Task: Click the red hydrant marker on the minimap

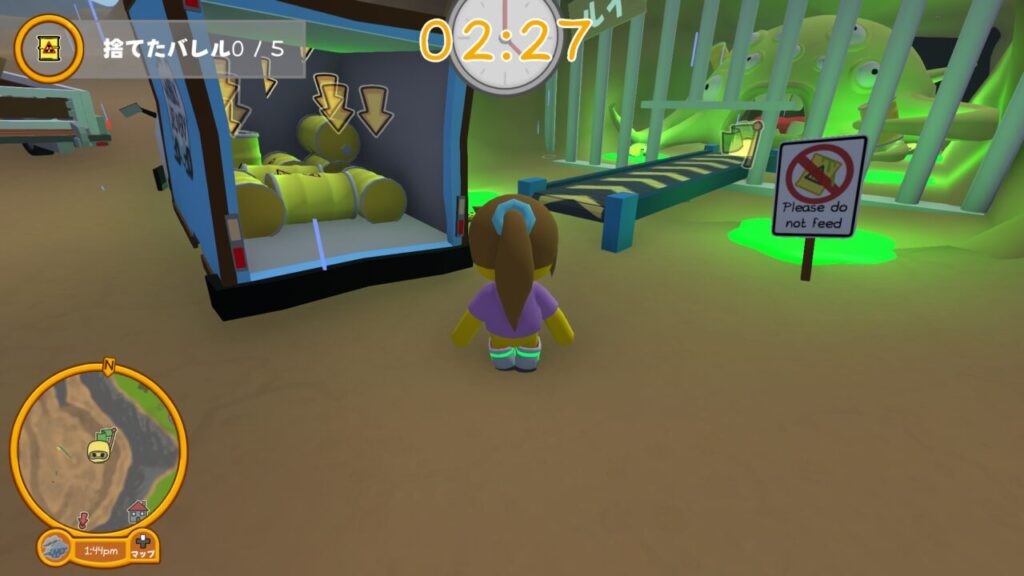Action: [82, 520]
